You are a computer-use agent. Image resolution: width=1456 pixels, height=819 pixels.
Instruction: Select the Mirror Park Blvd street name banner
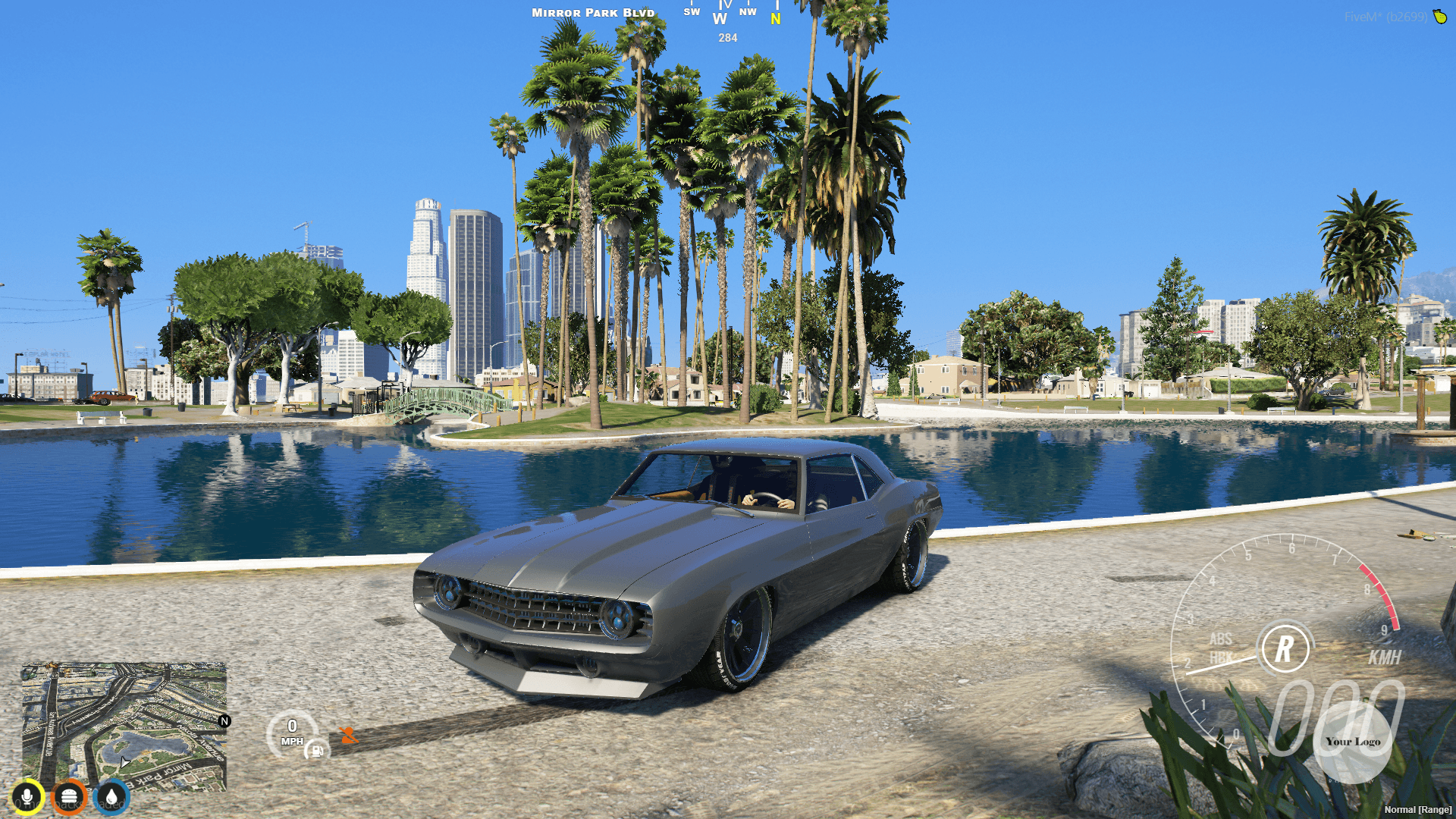[x=593, y=12]
